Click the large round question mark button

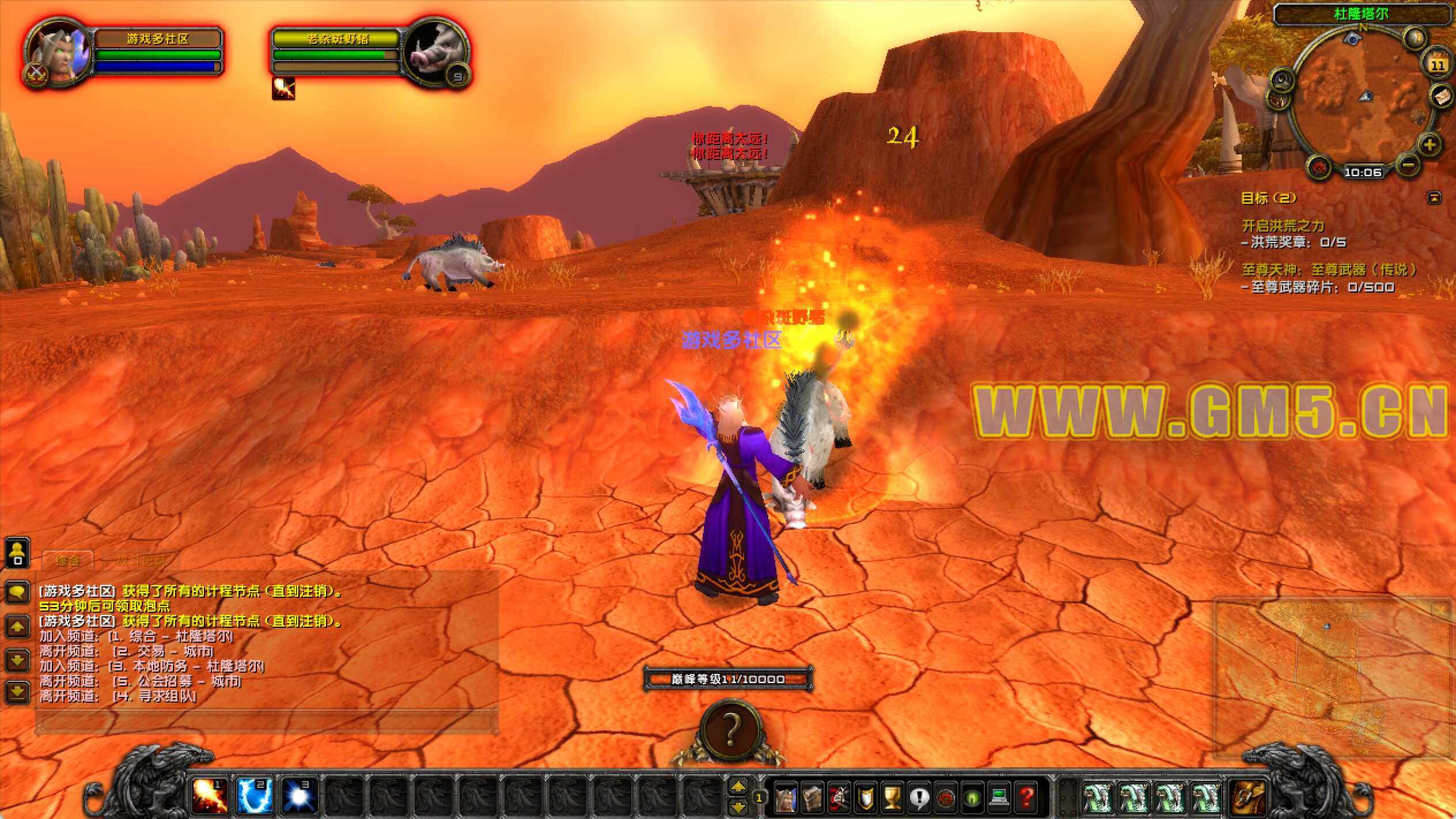730,730
